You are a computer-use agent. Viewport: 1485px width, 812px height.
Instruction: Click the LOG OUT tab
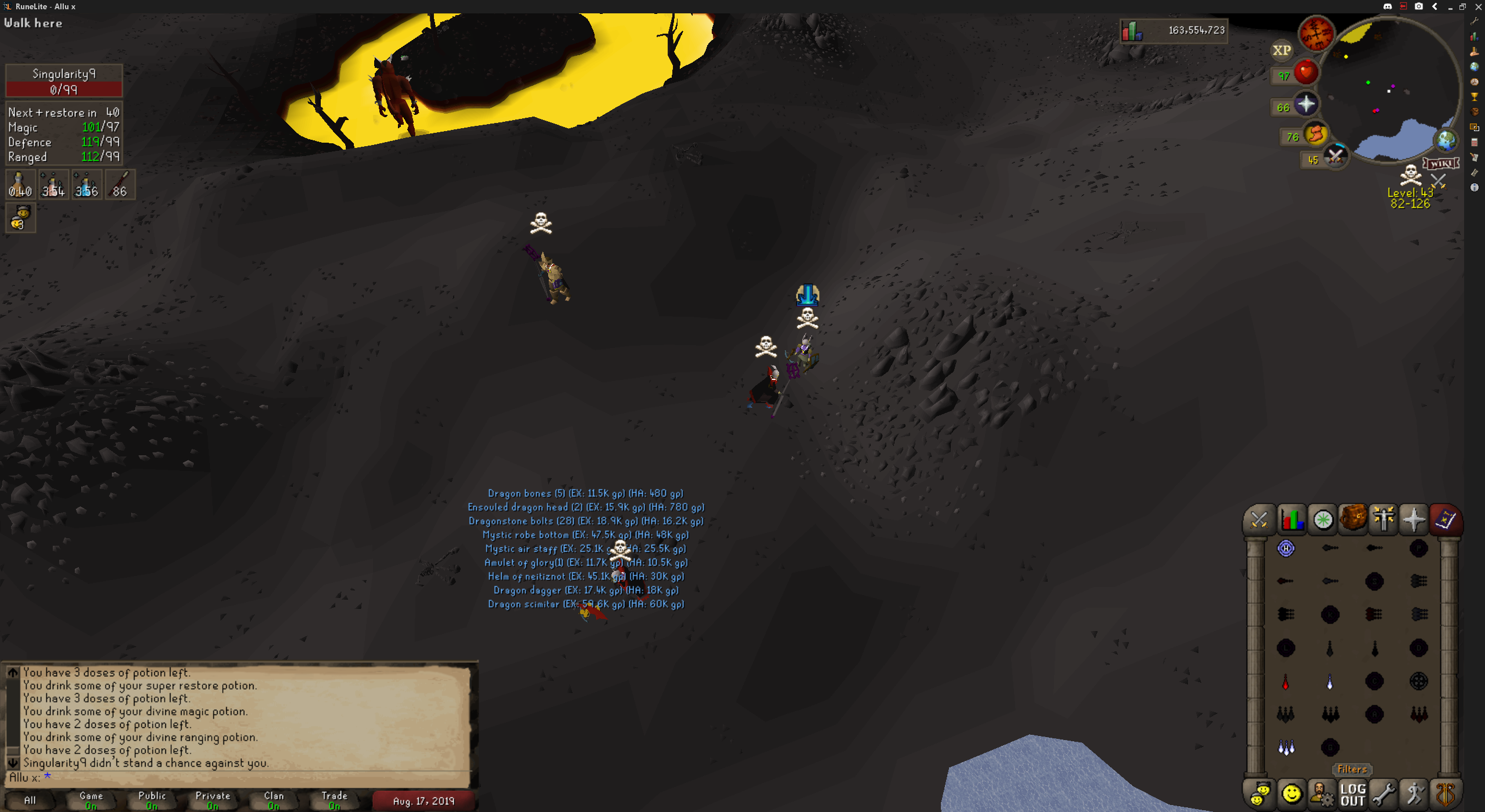pyautogui.click(x=1353, y=794)
